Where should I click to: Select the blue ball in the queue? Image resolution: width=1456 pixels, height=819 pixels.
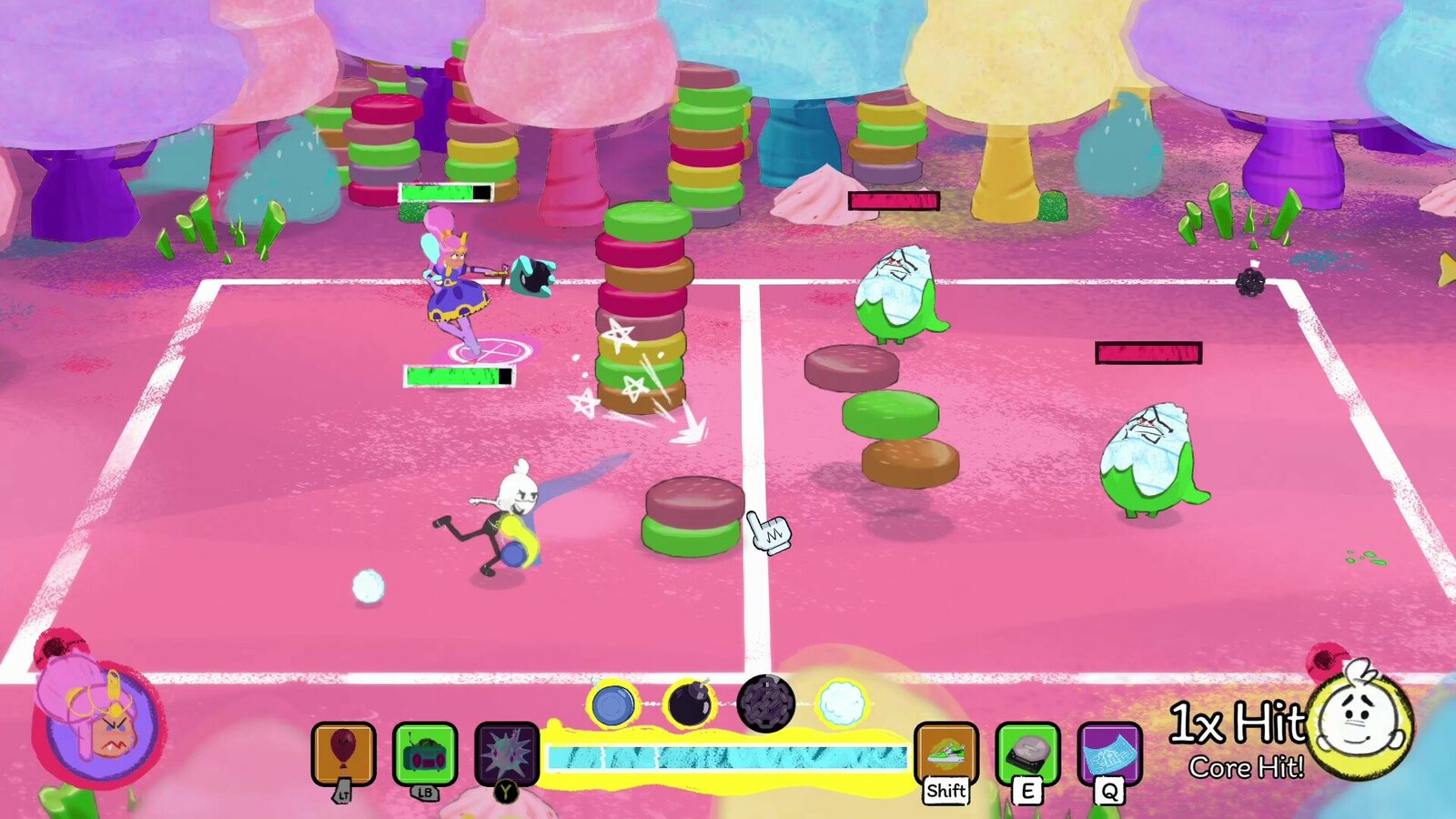pos(612,704)
